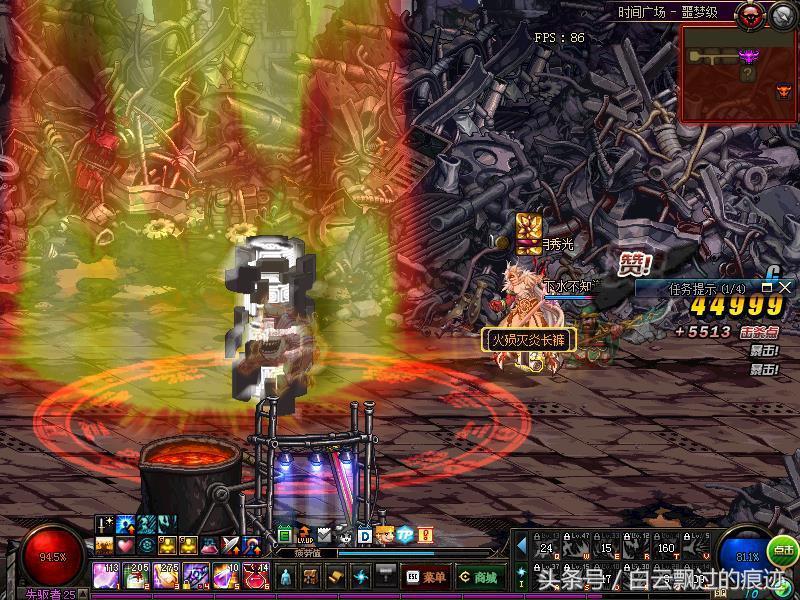Image resolution: width=800 pixels, height=600 pixels.
Task: Use the red potion in slot 6
Action: point(256,577)
